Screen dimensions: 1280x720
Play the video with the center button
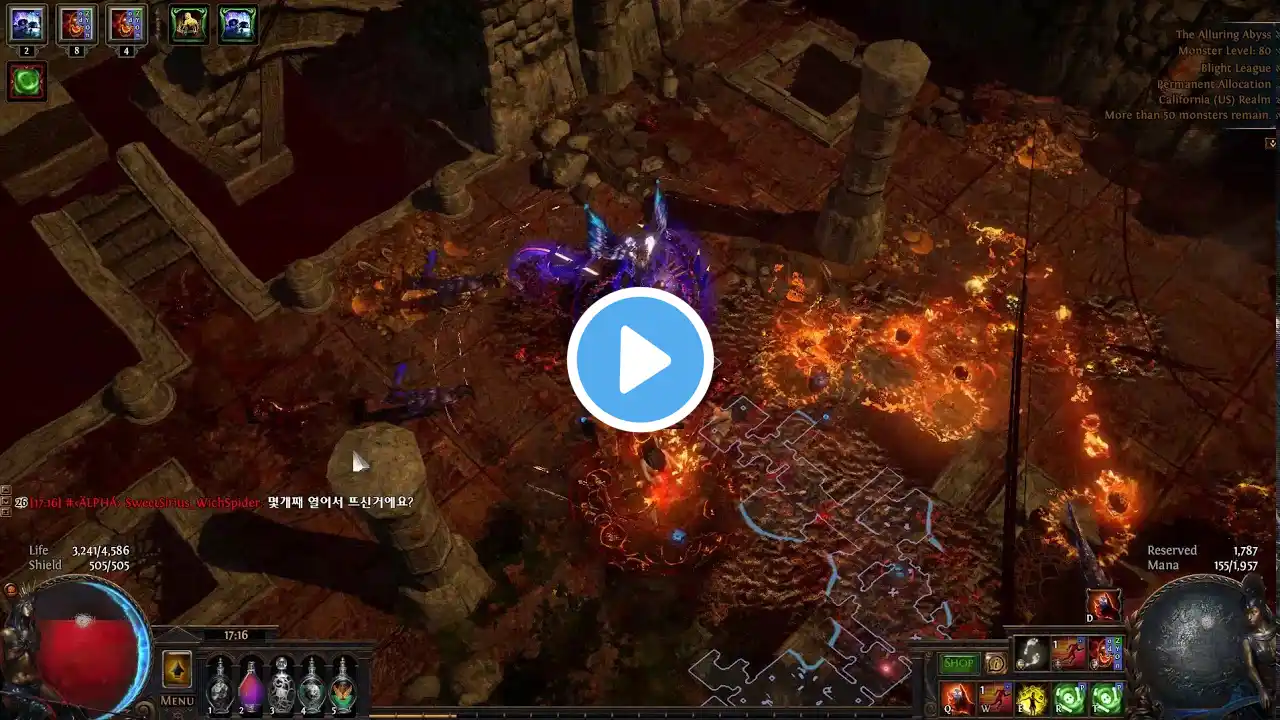(x=640, y=360)
